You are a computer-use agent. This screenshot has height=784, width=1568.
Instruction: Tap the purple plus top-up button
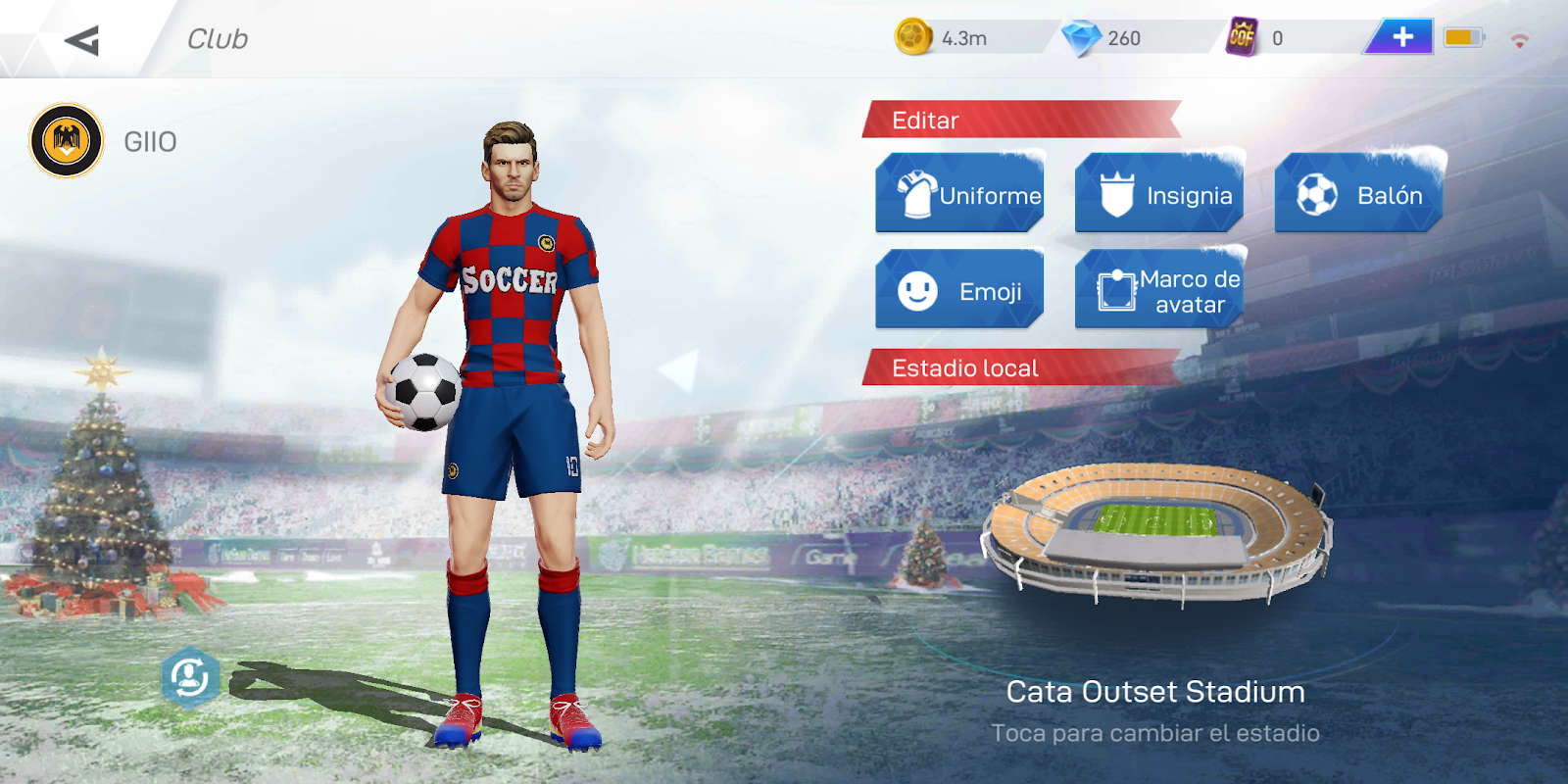(x=1403, y=36)
